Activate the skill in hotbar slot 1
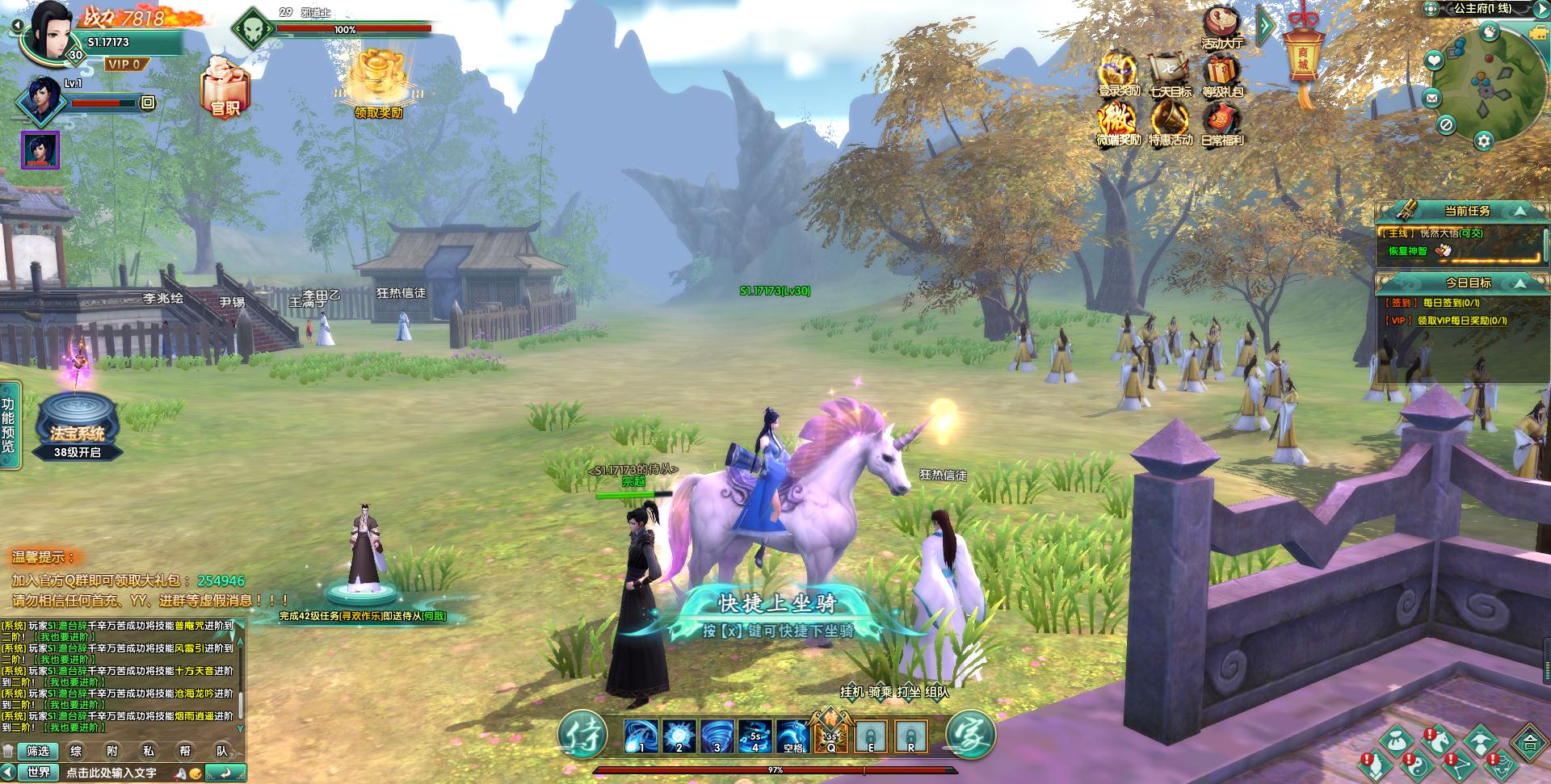The image size is (1551, 784). click(642, 736)
